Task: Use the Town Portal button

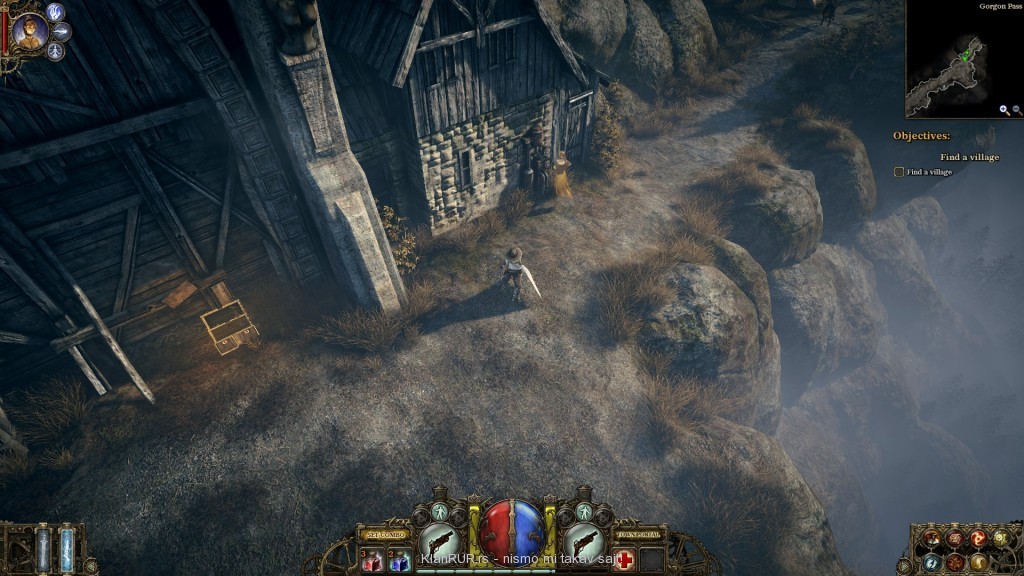Action: pyautogui.click(x=640, y=533)
